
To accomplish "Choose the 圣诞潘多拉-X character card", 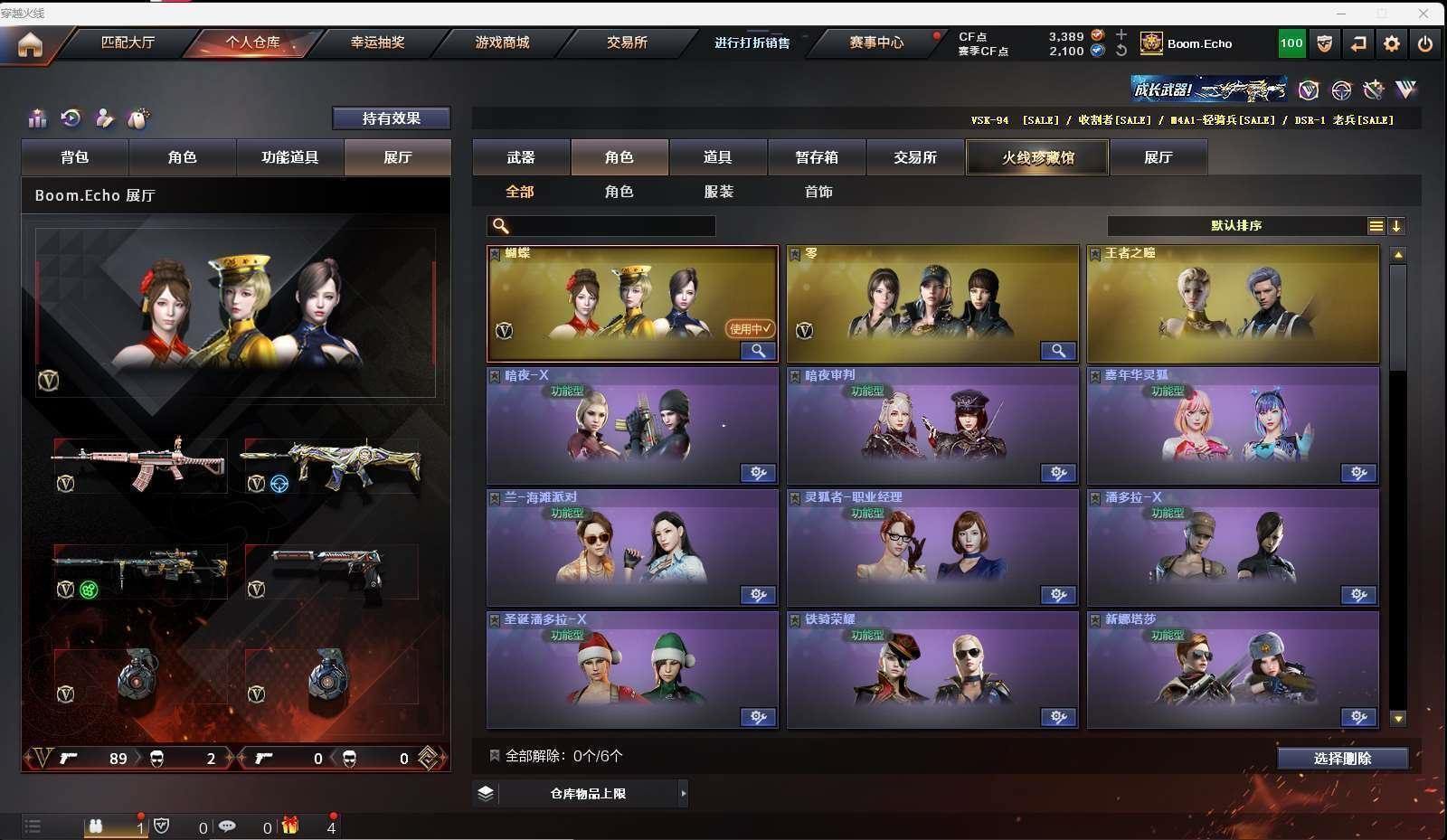I will [632, 669].
